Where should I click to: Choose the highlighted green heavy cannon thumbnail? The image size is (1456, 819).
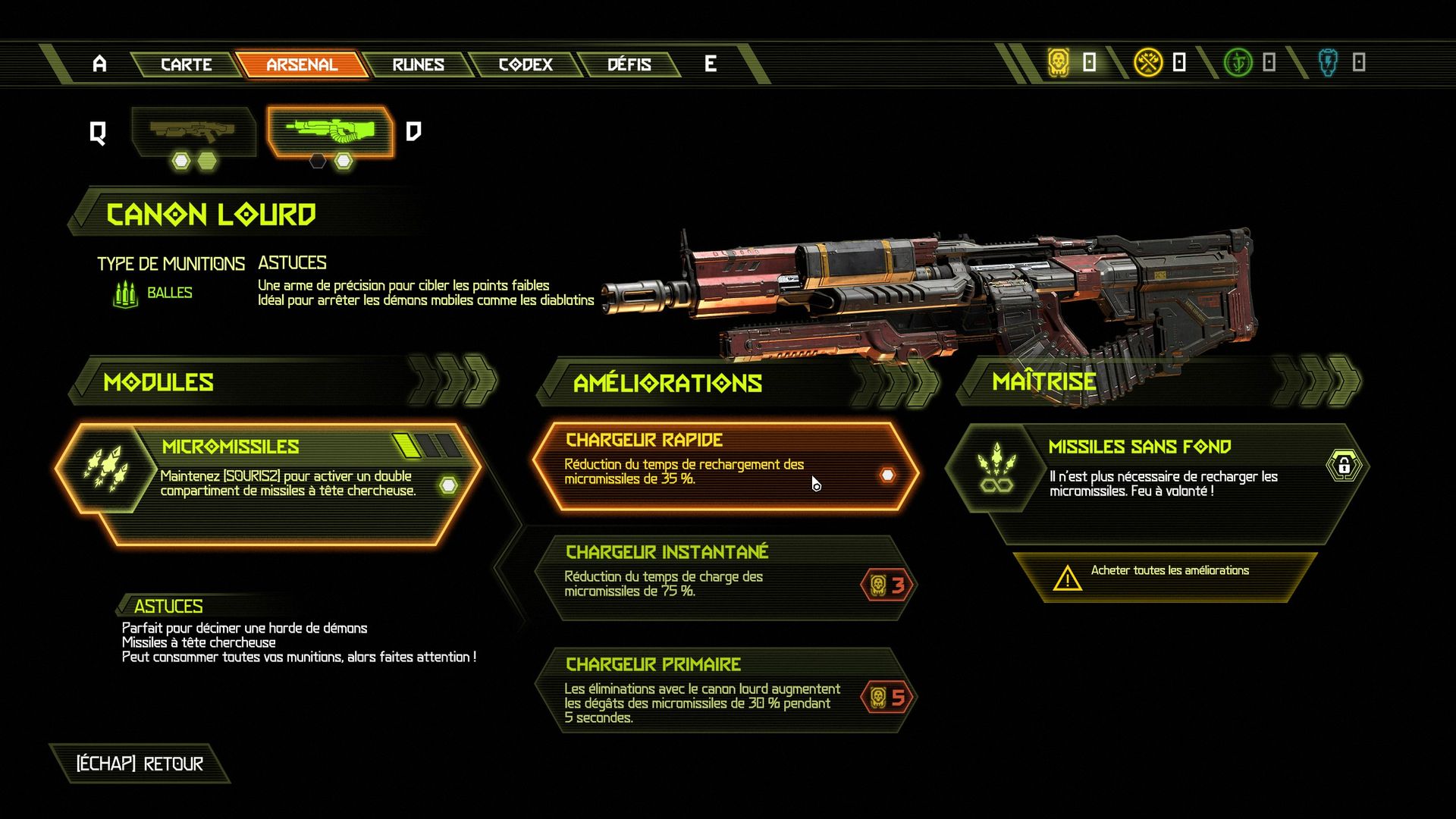tap(330, 132)
